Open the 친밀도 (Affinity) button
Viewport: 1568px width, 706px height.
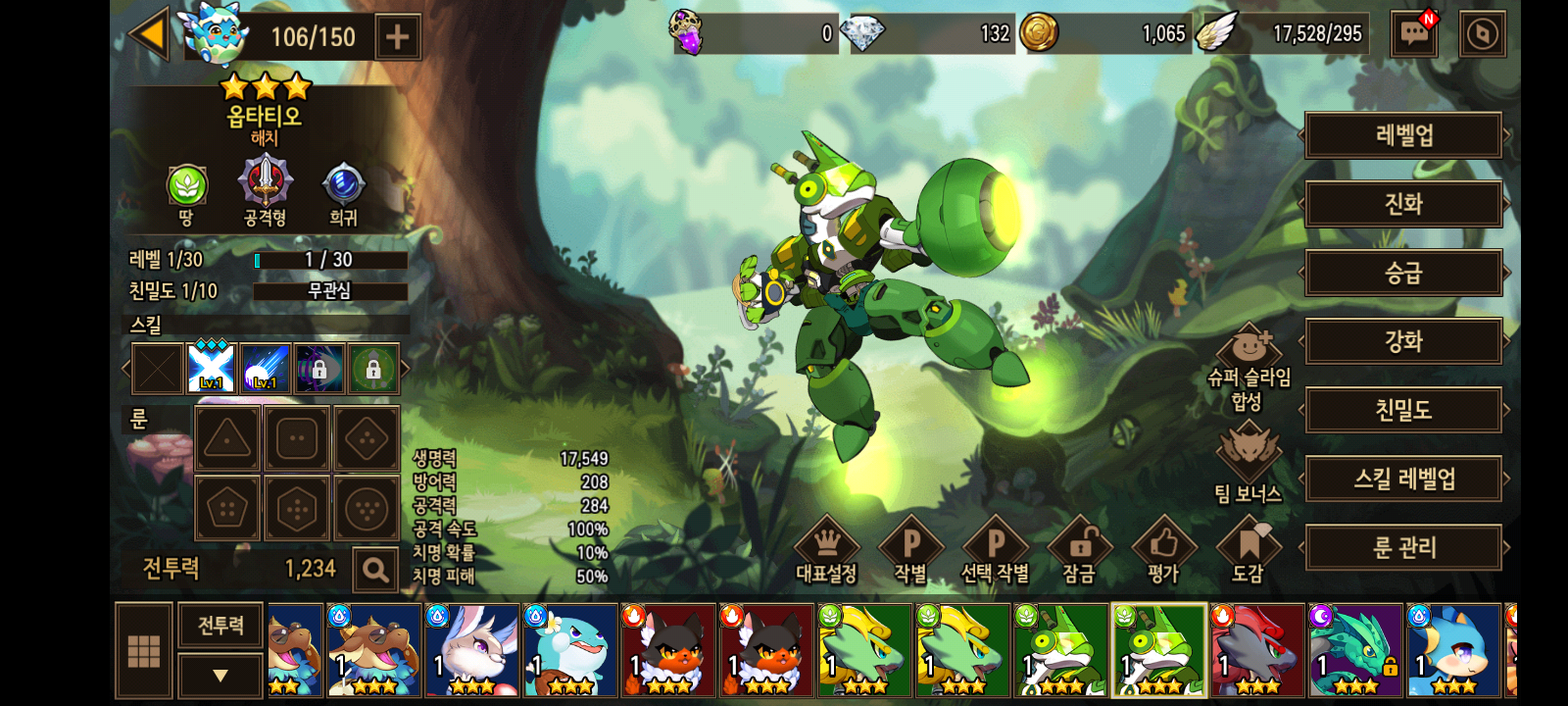point(1403,410)
